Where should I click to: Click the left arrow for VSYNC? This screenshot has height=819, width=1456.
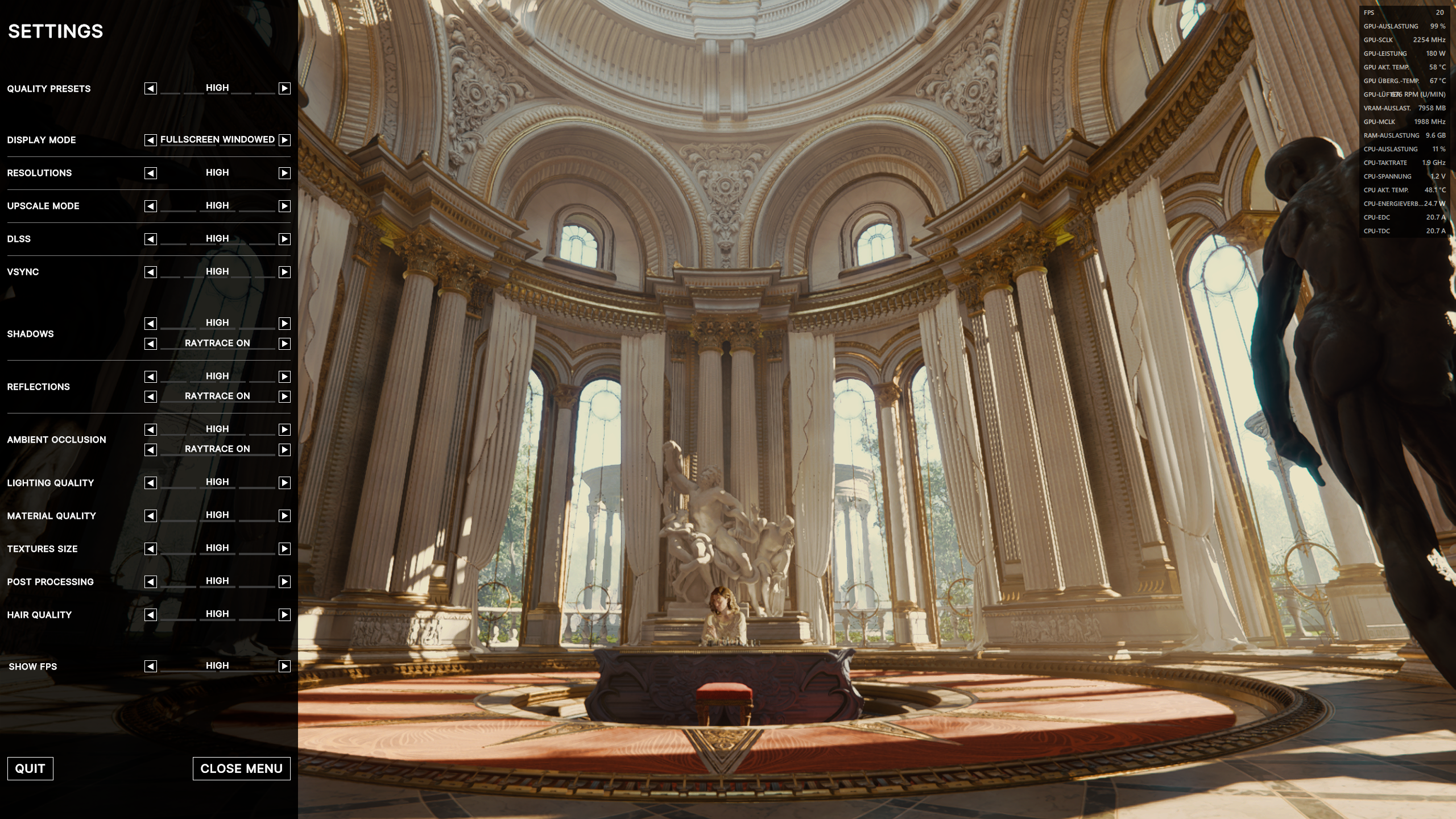pos(150,272)
